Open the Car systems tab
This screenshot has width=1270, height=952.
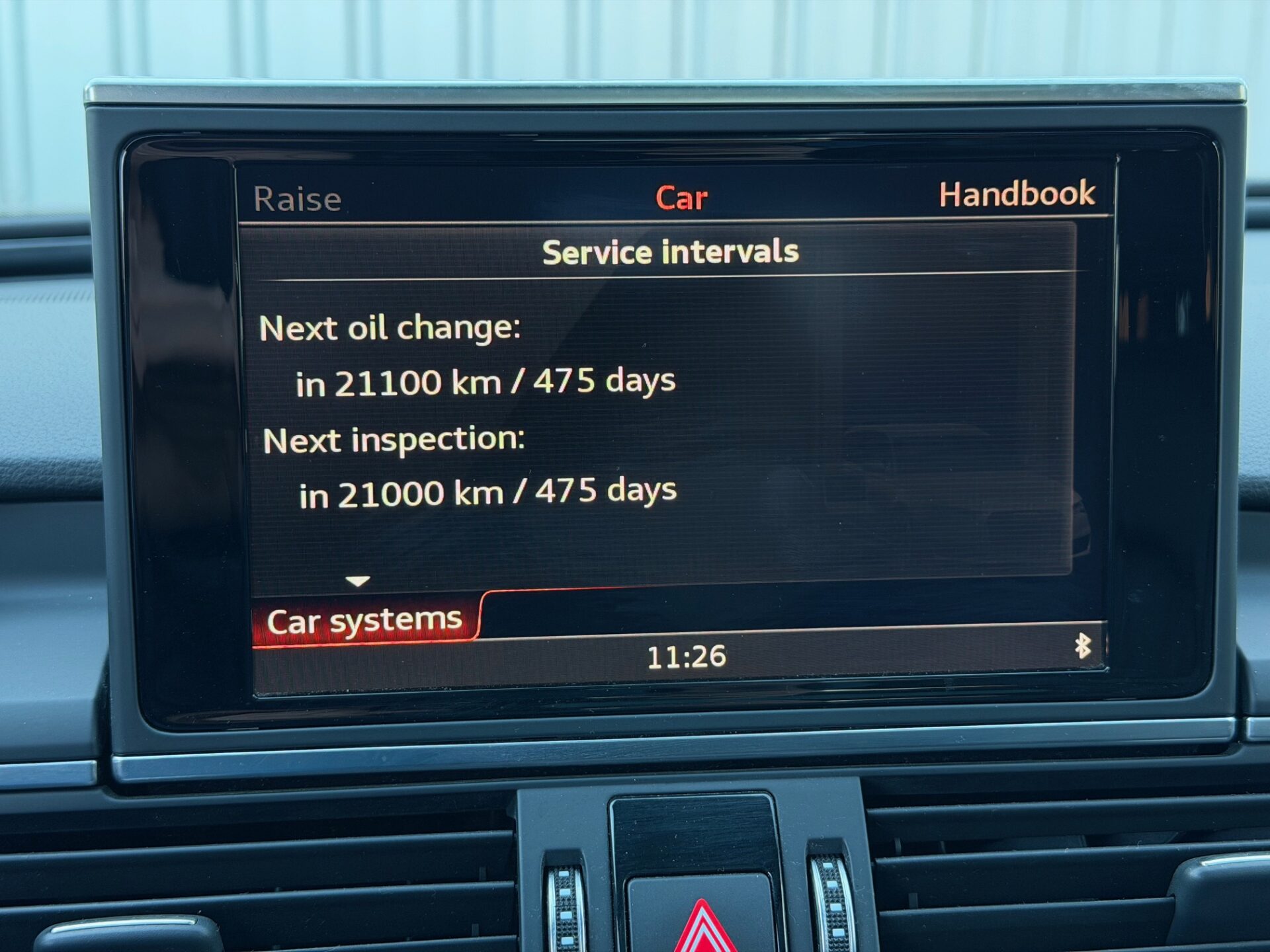[x=364, y=621]
